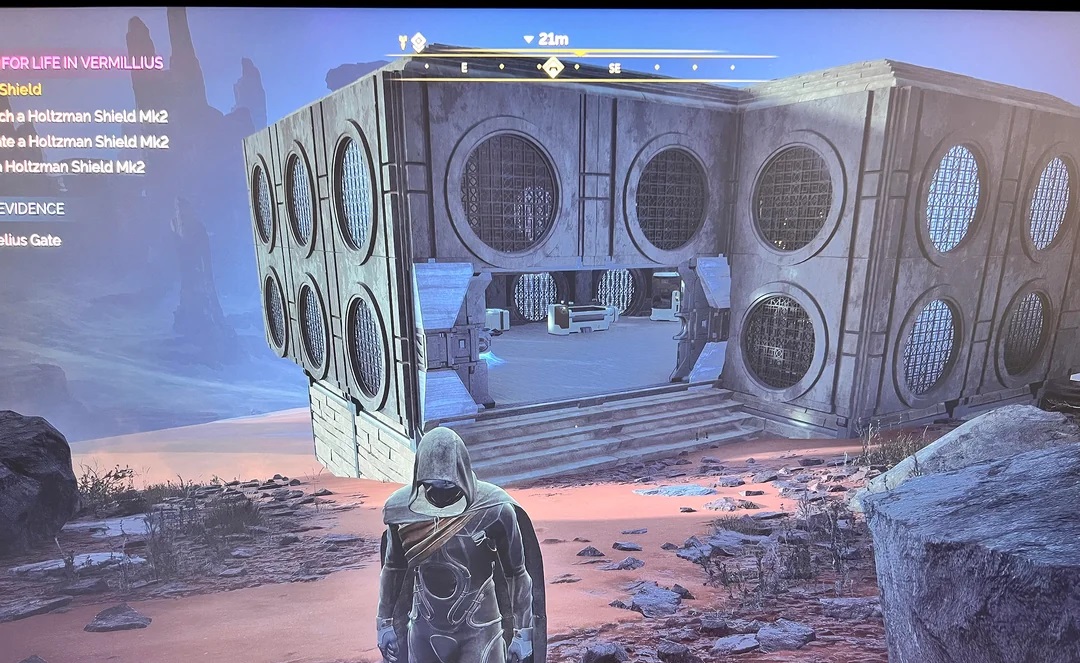The height and width of the screenshot is (663, 1080).
Task: Select the Gate objective under Evidence
Action: pyautogui.click(x=30, y=240)
